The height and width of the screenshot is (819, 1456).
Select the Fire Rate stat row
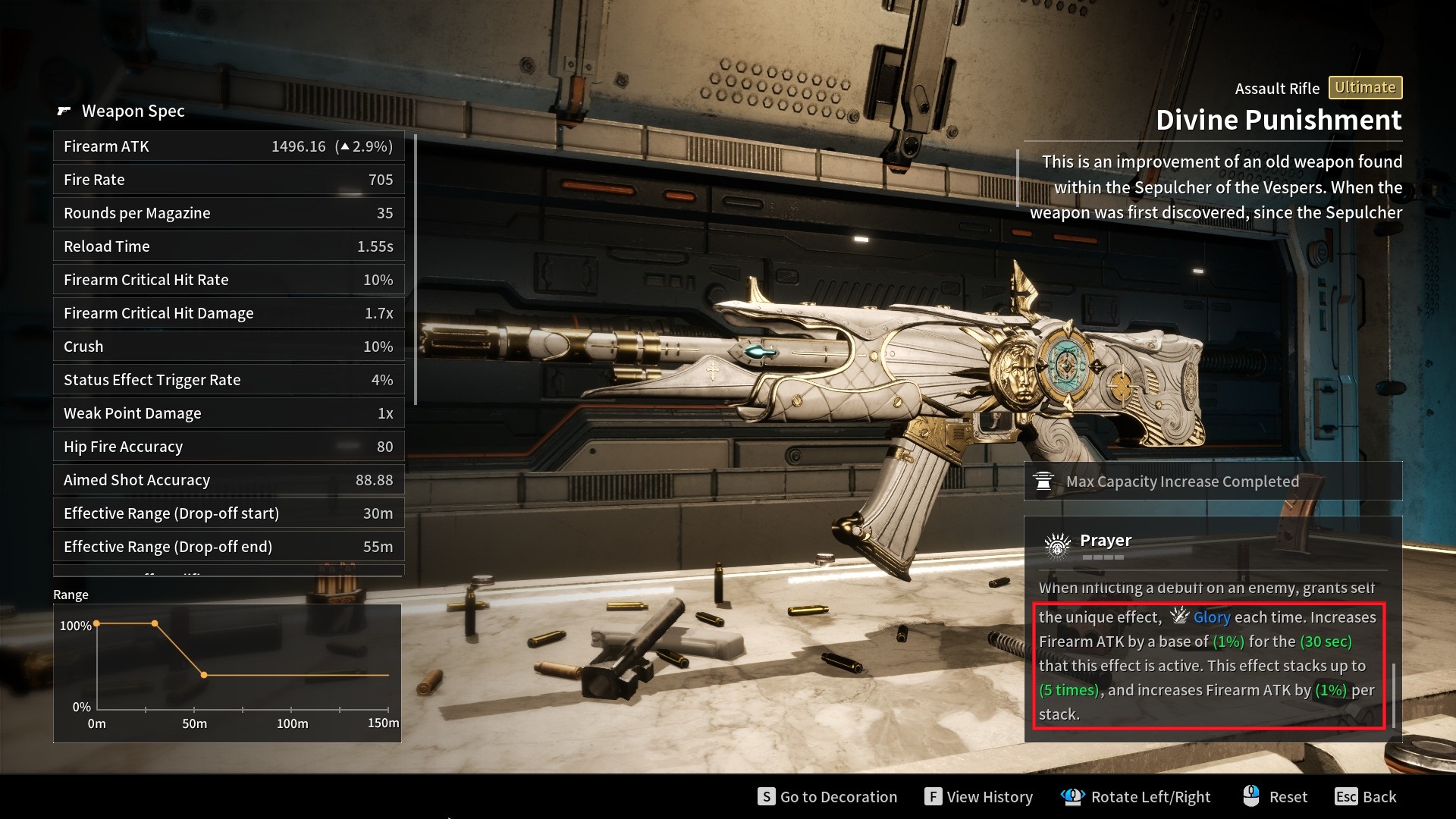[x=228, y=180]
